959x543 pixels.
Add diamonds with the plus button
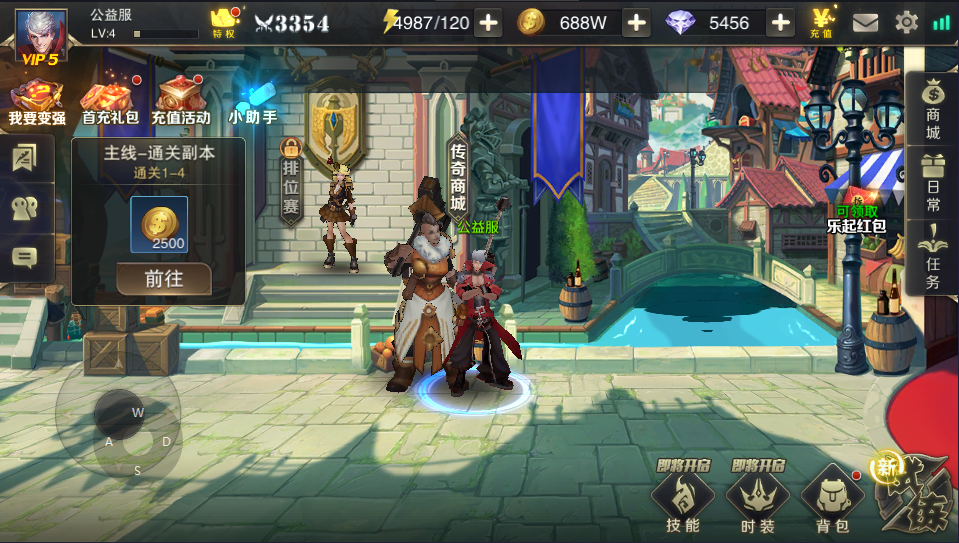[x=781, y=23]
